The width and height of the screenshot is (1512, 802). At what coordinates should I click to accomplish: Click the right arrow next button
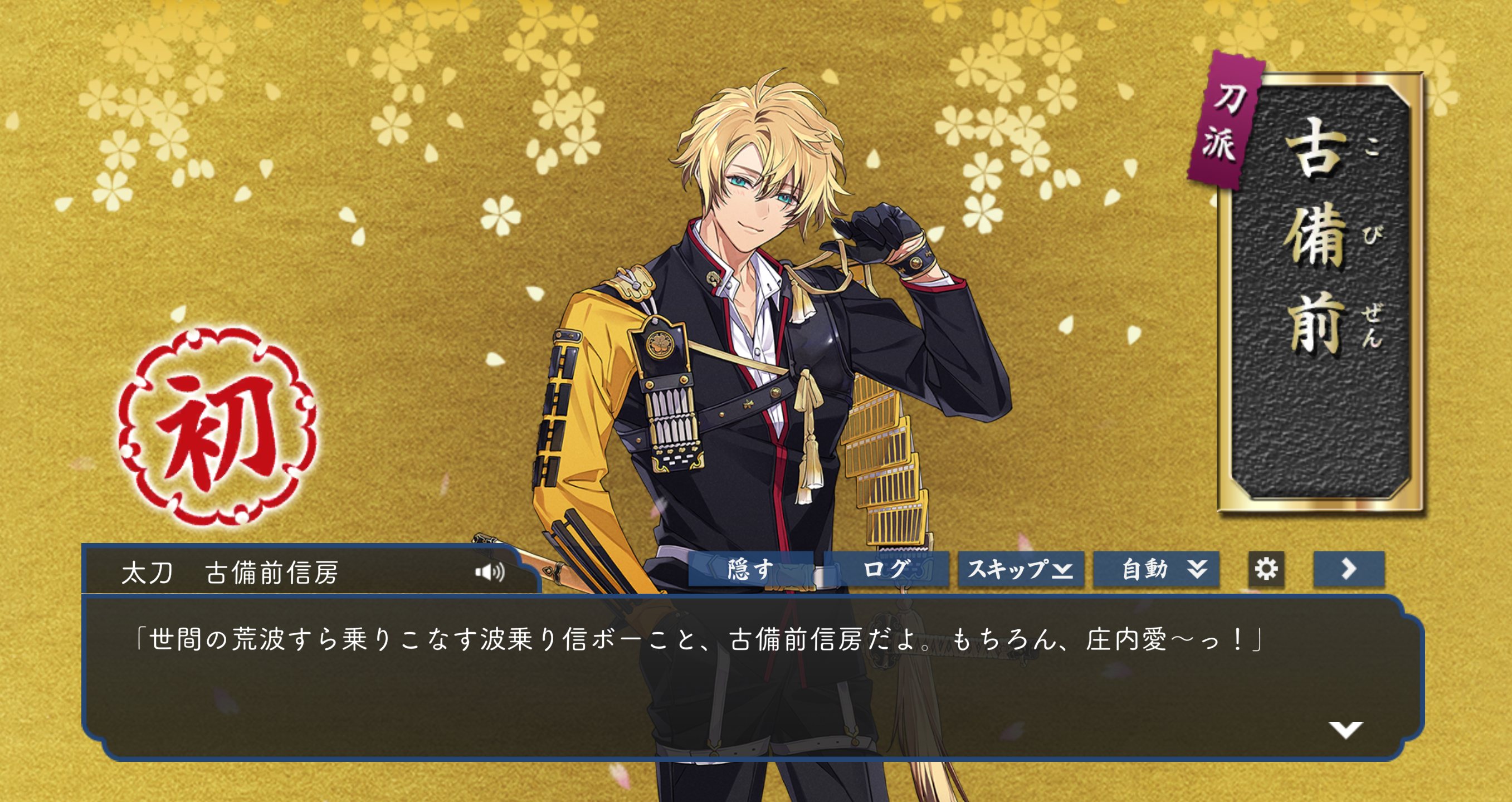tap(1348, 569)
